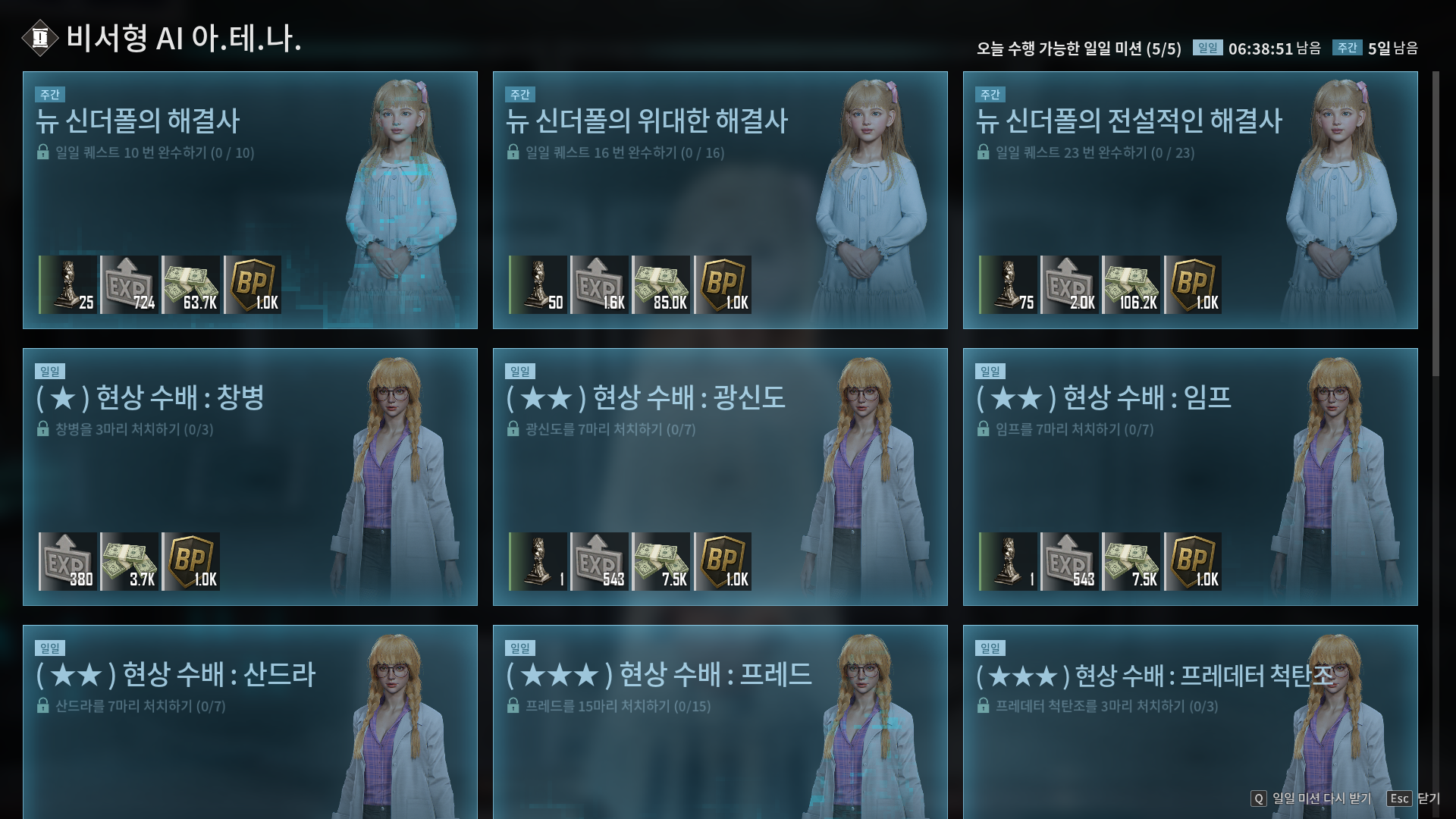The width and height of the screenshot is (1456, 819).
Task: Select the cash 3.7K reward icon on the 창병 card
Action: tap(130, 560)
